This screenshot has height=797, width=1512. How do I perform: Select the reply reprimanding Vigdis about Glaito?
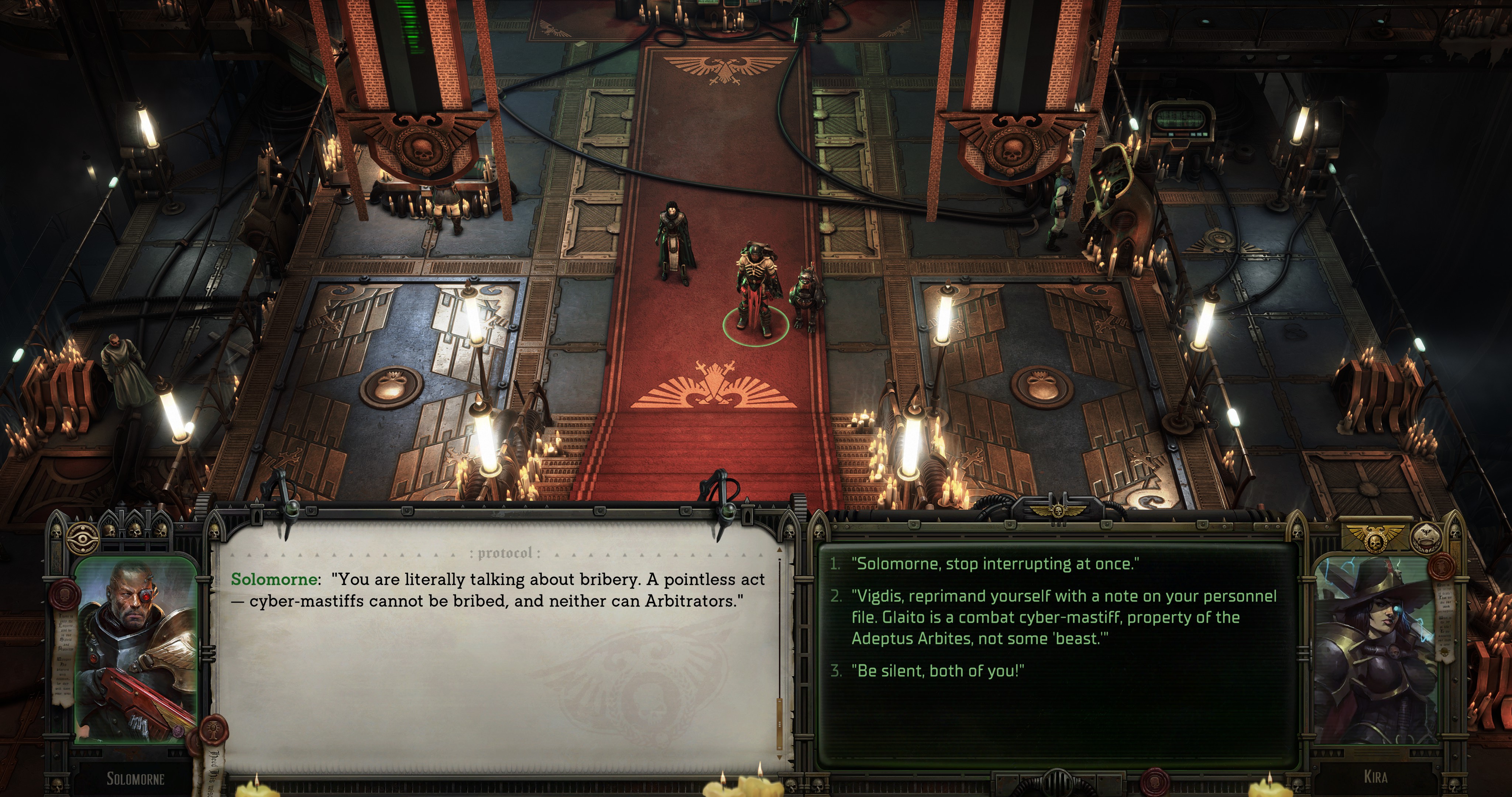tap(1063, 617)
